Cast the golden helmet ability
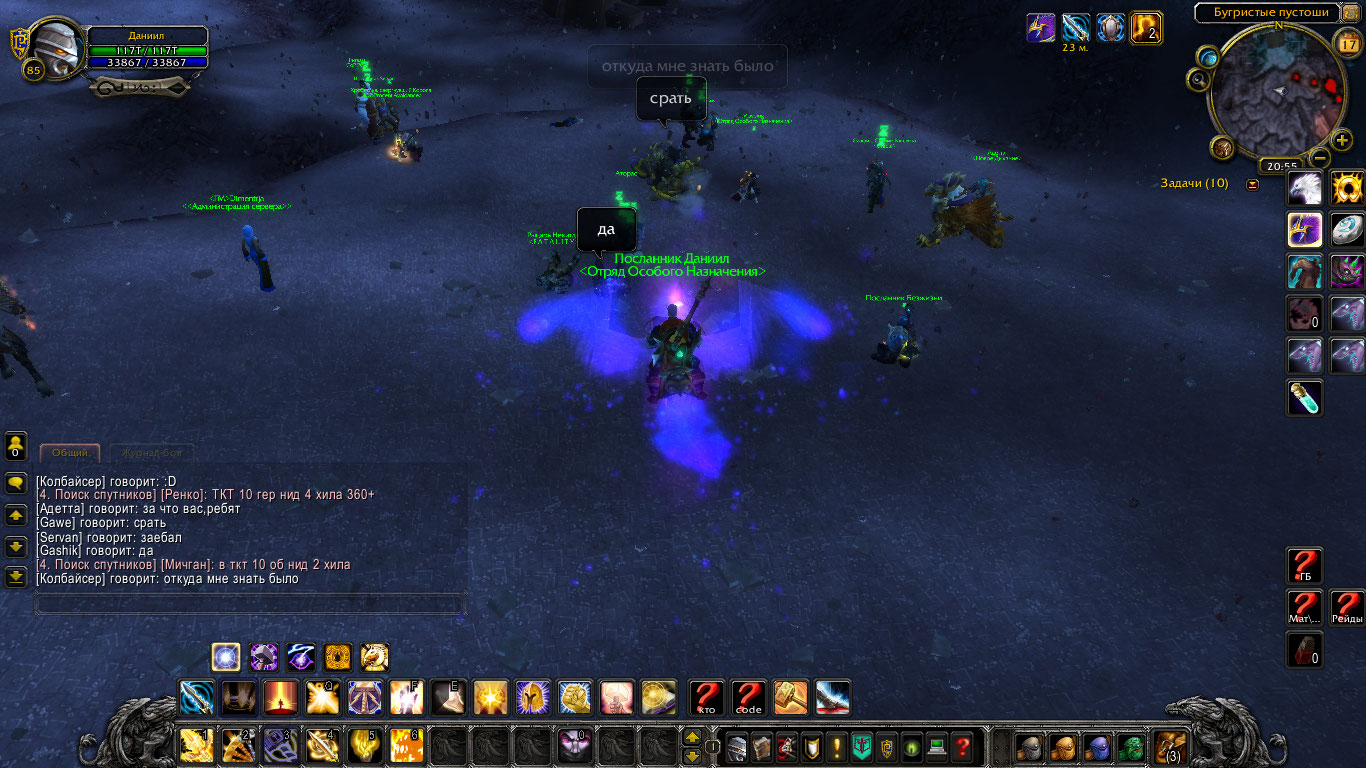The image size is (1366, 768). pyautogui.click(x=532, y=697)
